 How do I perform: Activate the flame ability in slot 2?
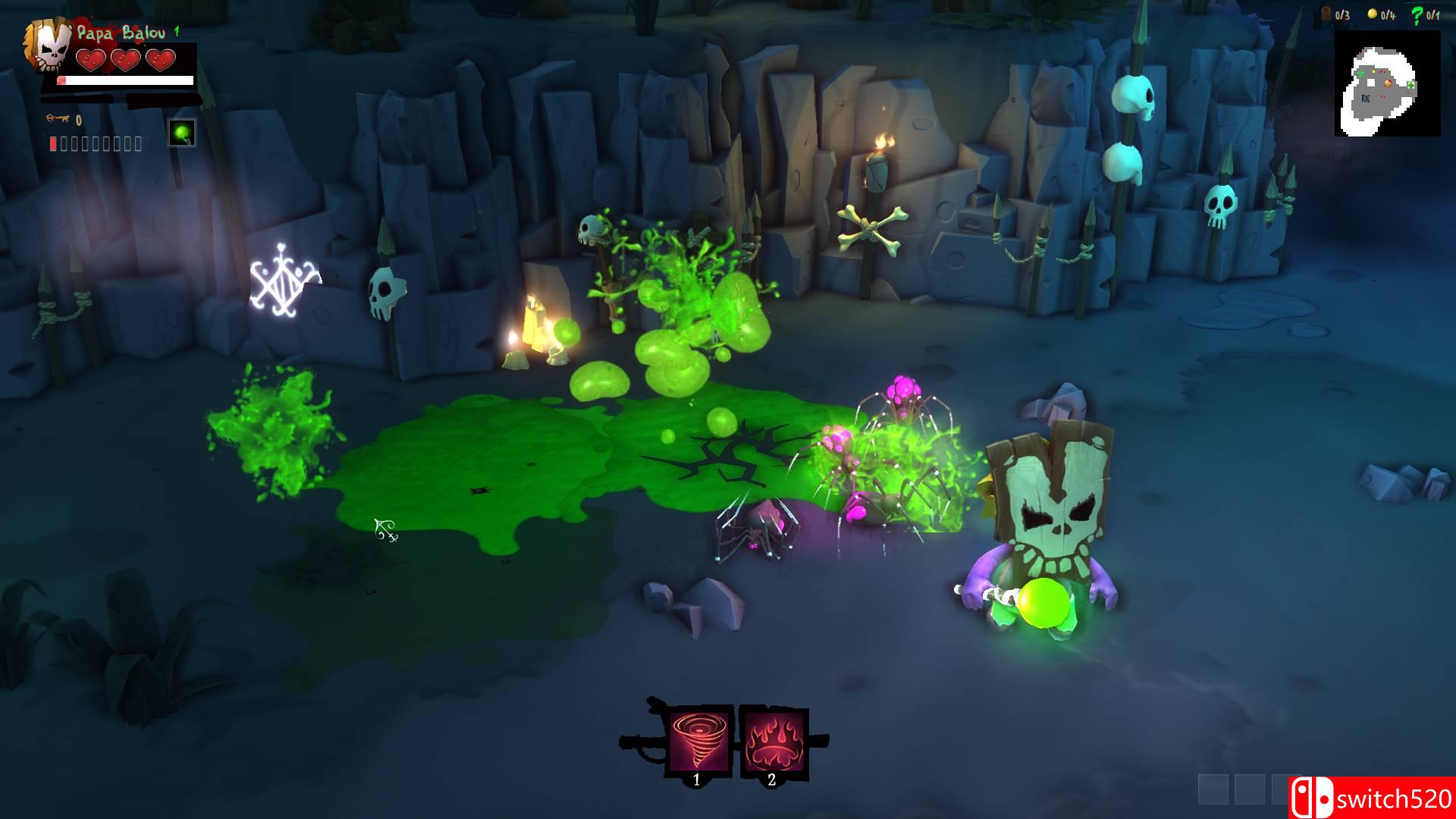(x=773, y=739)
